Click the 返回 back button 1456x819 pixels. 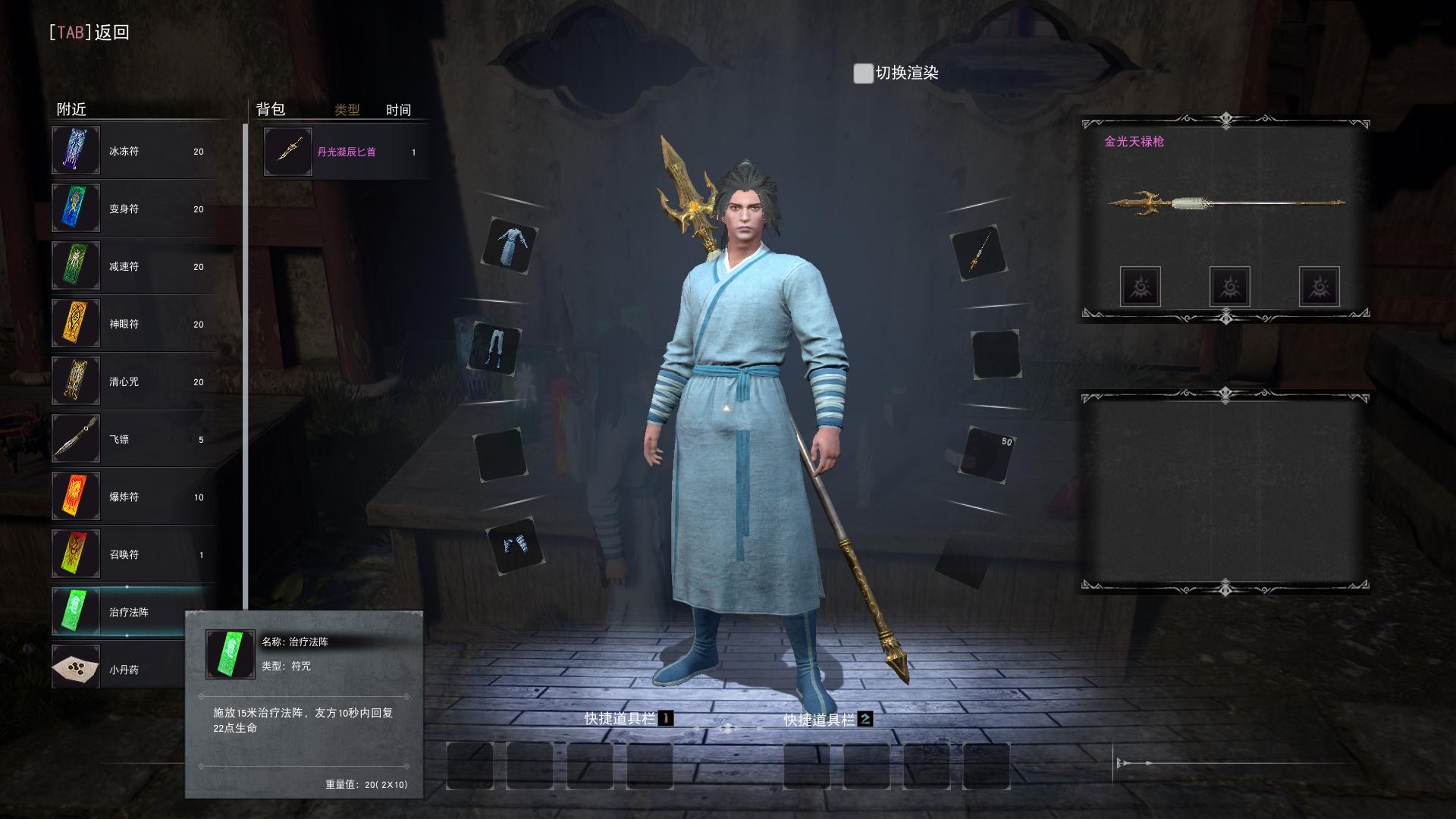tap(89, 32)
